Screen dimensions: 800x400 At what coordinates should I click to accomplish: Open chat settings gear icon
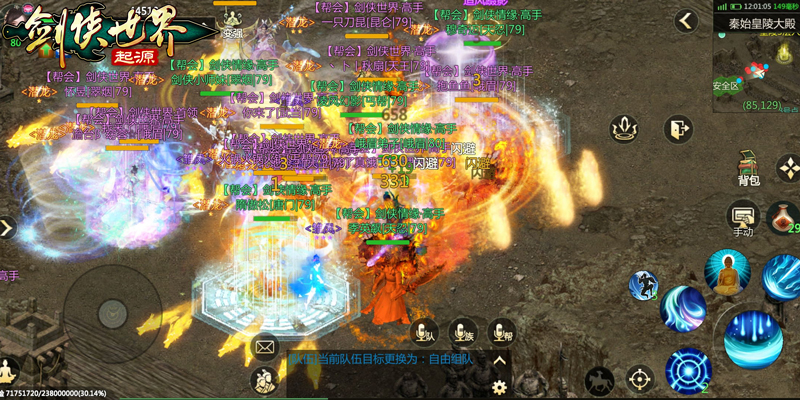(500, 385)
